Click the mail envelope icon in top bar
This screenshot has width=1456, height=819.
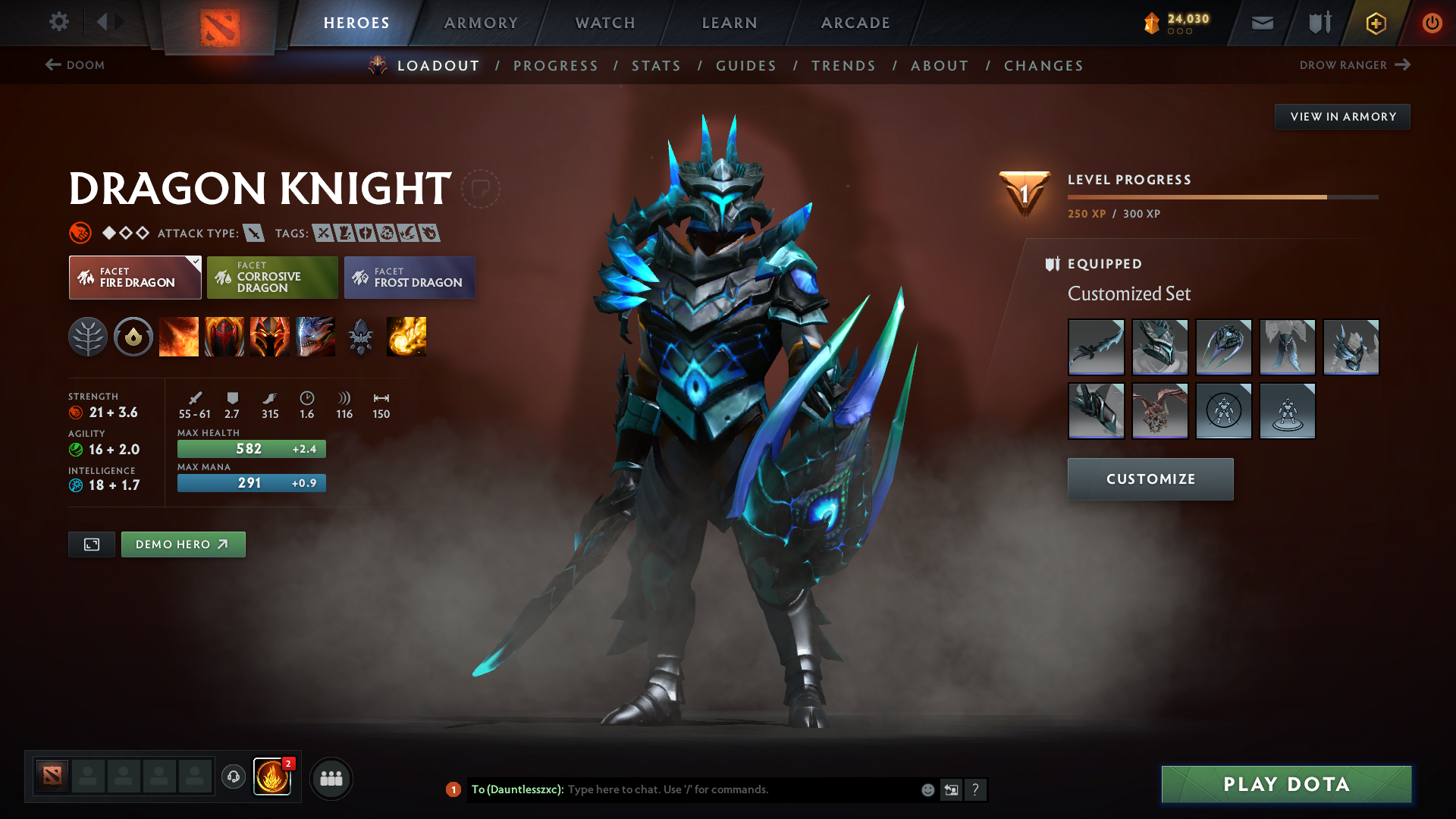pos(1261,23)
